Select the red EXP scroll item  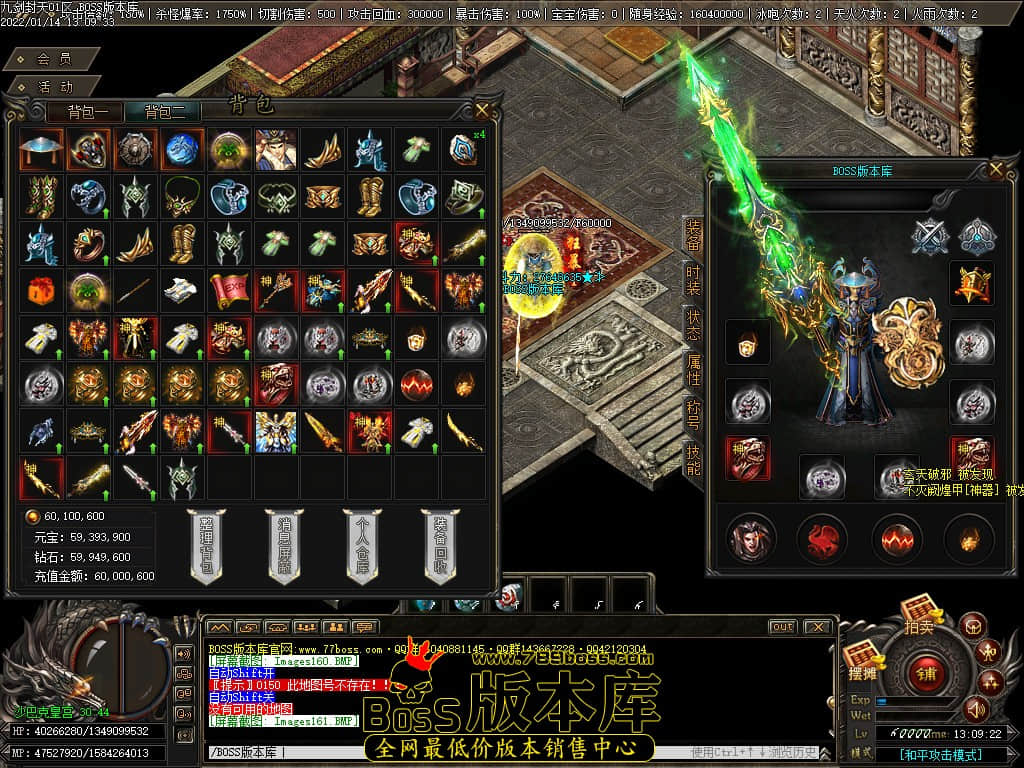coord(228,290)
